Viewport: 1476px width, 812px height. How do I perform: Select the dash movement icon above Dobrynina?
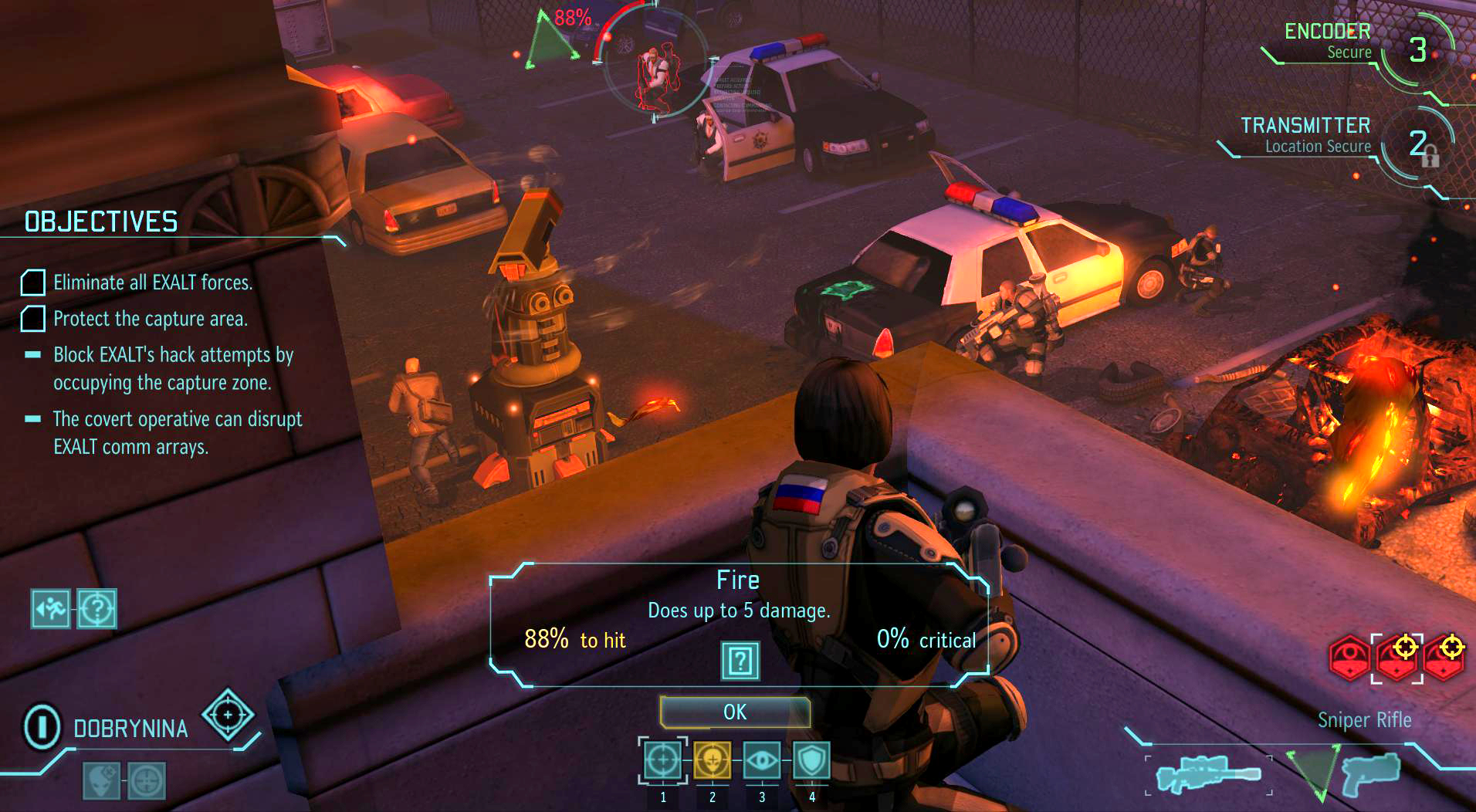point(49,608)
